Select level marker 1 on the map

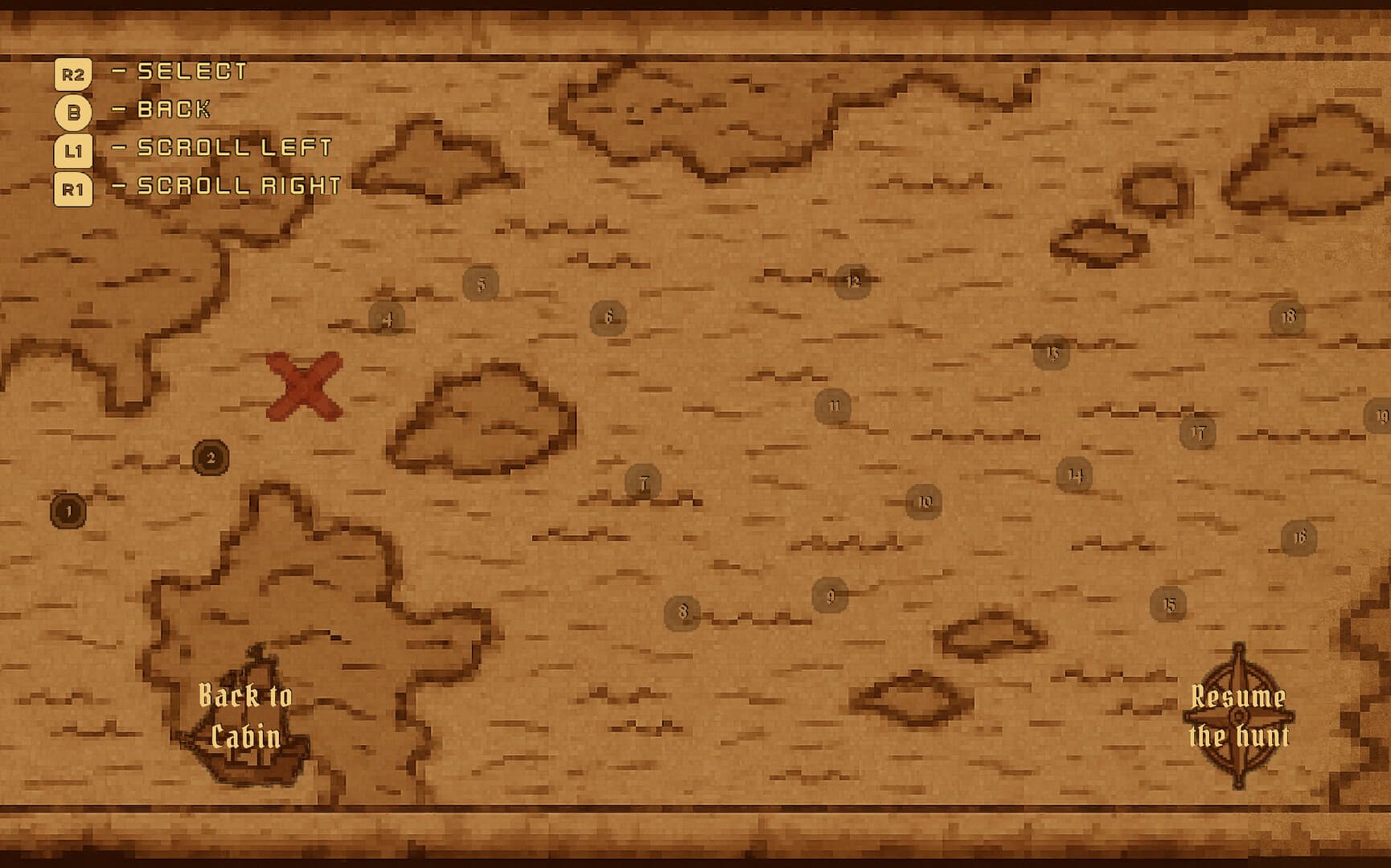click(68, 510)
